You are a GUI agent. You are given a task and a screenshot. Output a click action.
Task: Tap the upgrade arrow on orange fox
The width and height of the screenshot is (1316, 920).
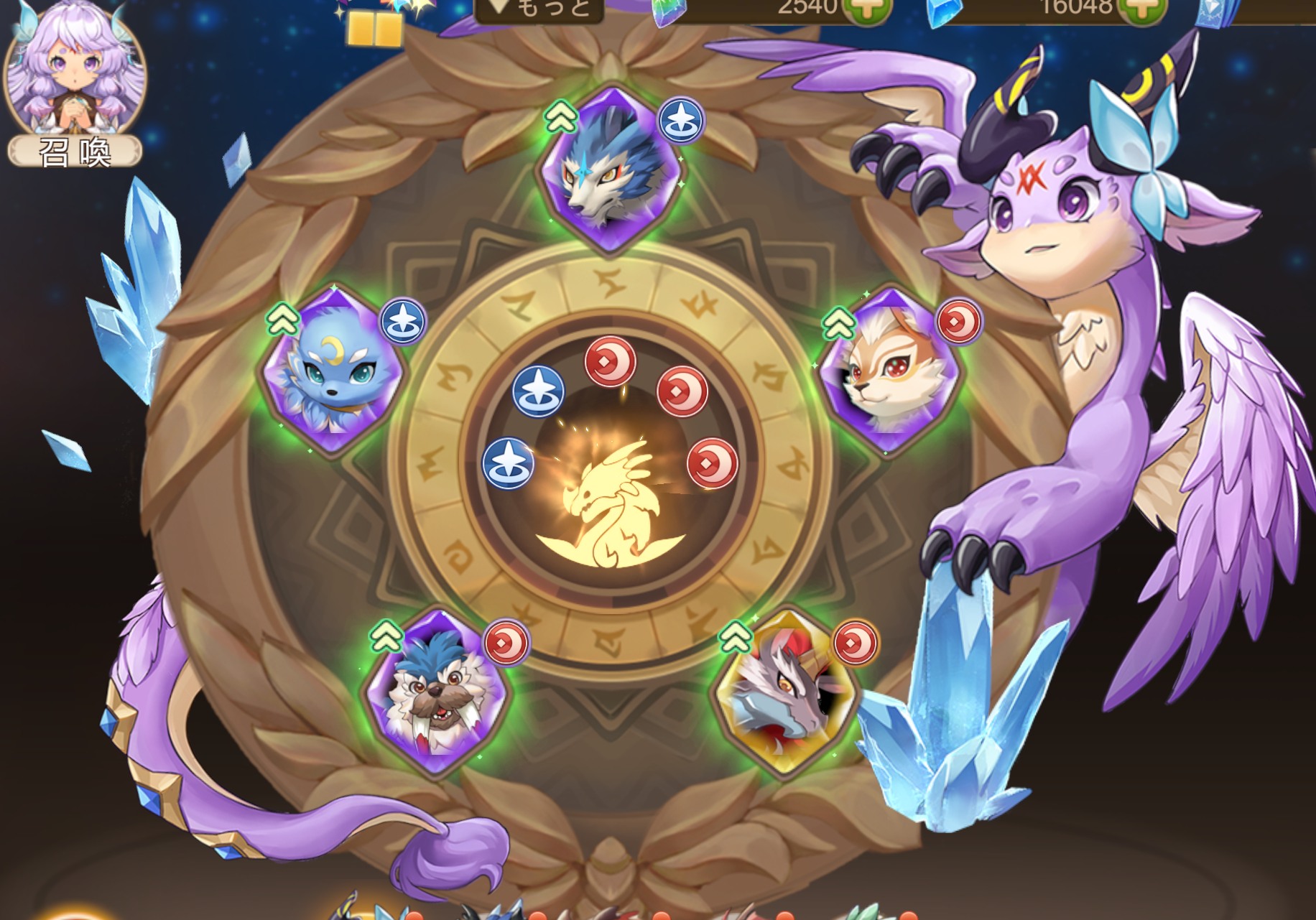click(838, 323)
